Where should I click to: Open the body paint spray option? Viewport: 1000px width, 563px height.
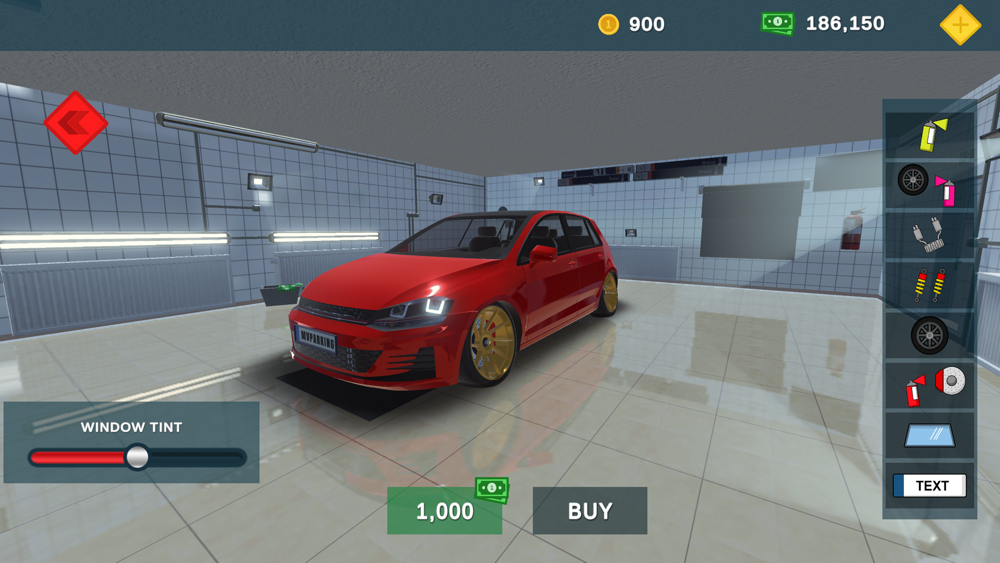point(931,133)
